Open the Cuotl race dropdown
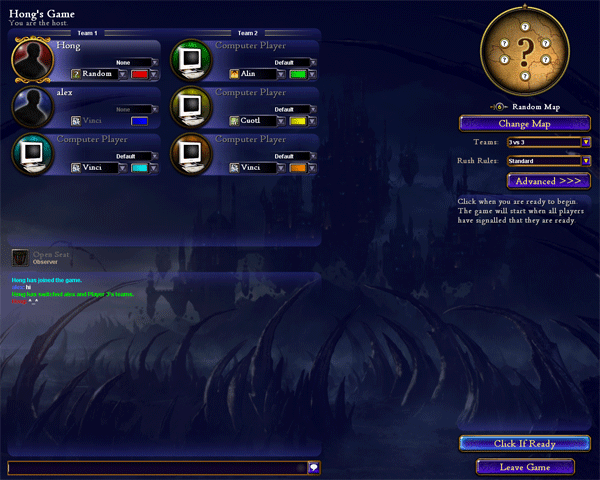Image resolution: width=600 pixels, height=480 pixels. point(258,121)
